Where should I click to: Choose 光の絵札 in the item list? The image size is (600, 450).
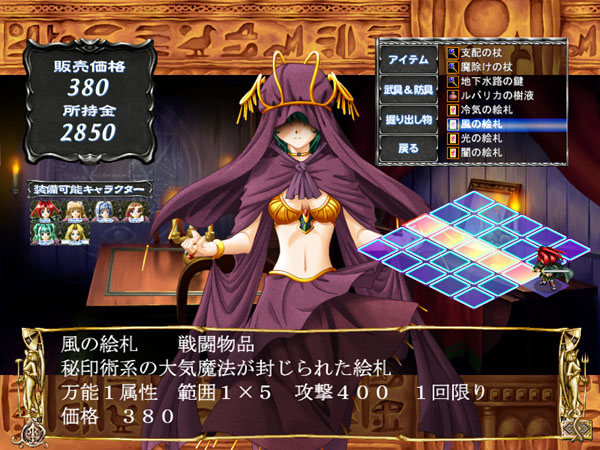491,139
